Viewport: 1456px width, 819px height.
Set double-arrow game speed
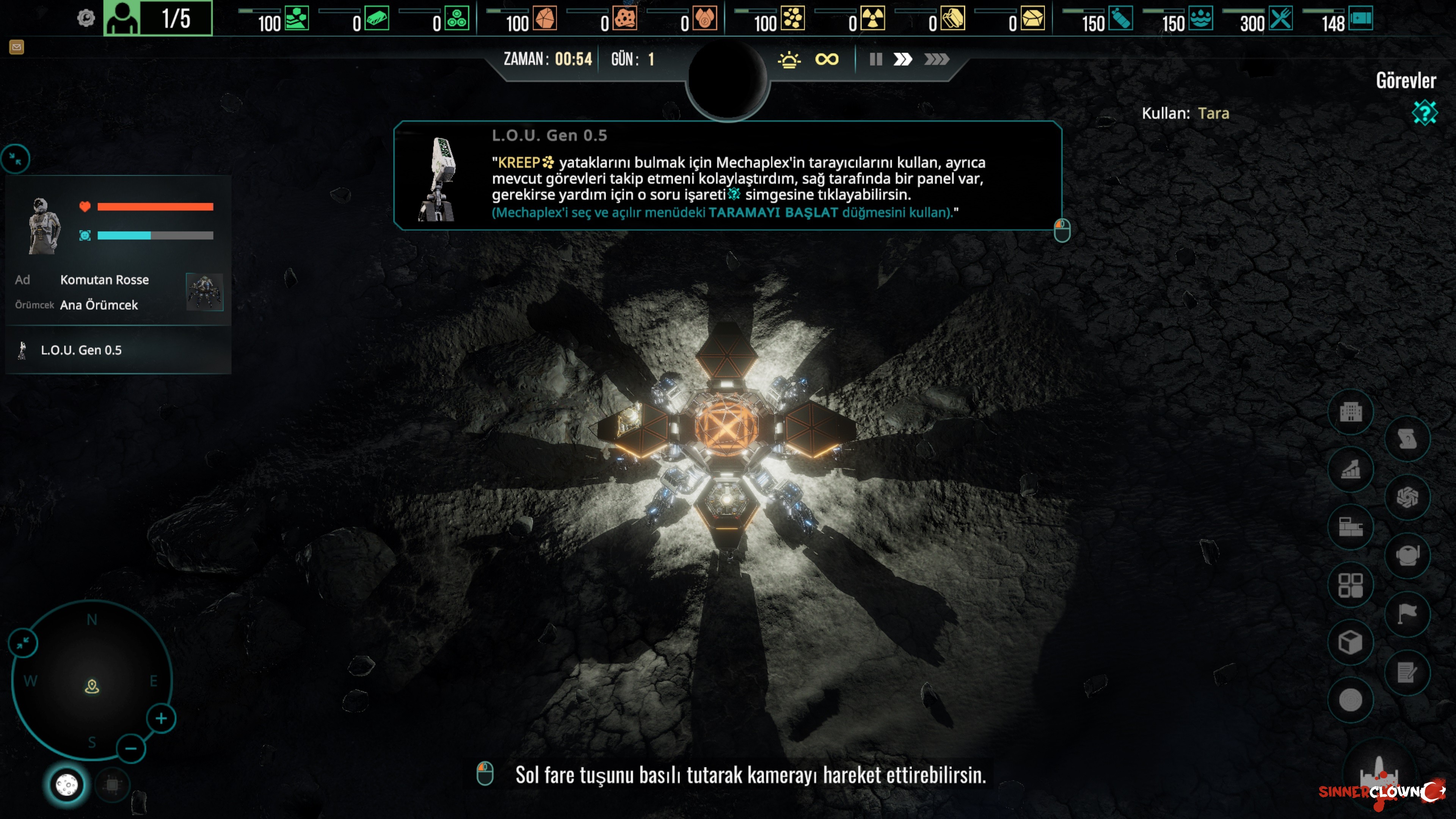tap(903, 60)
